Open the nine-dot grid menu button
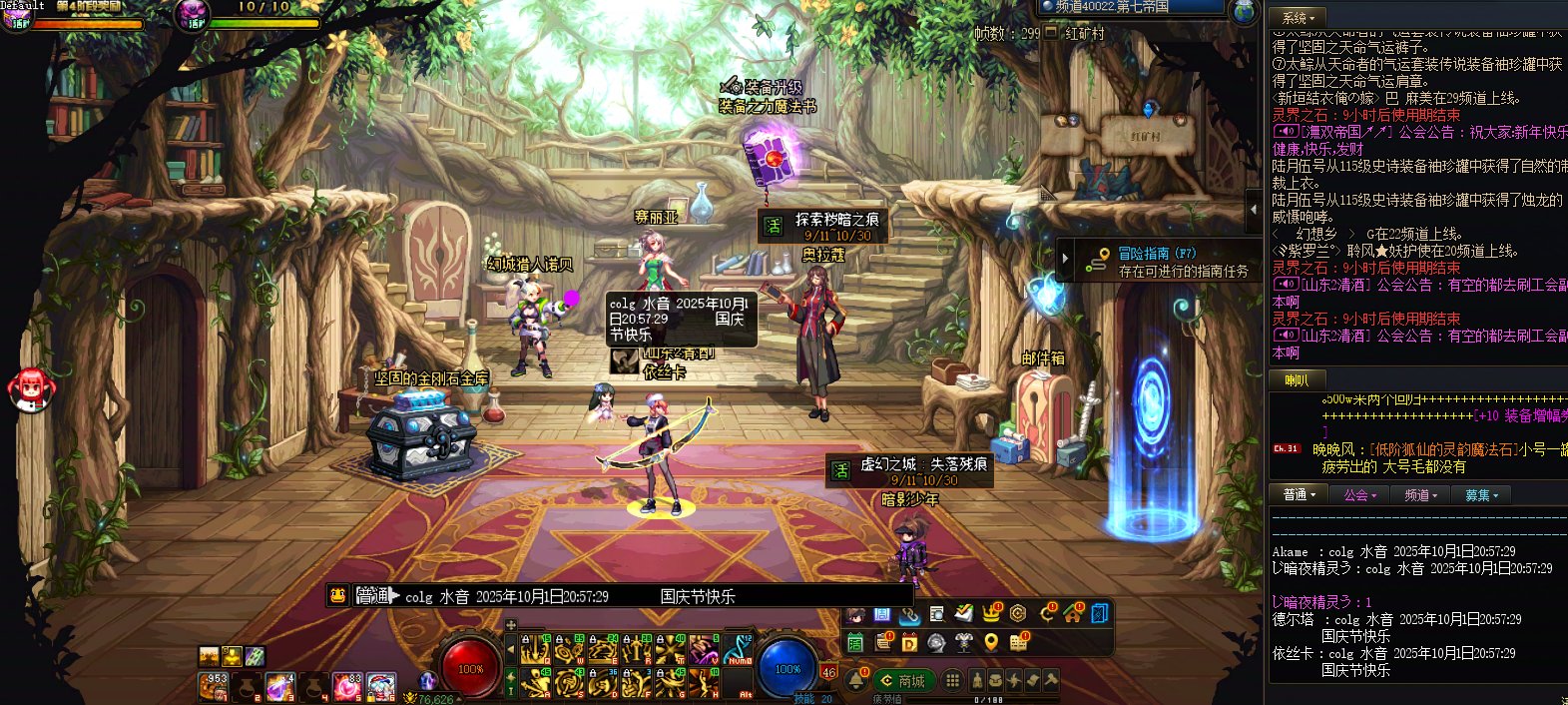This screenshot has width=1568, height=705. tap(953, 681)
